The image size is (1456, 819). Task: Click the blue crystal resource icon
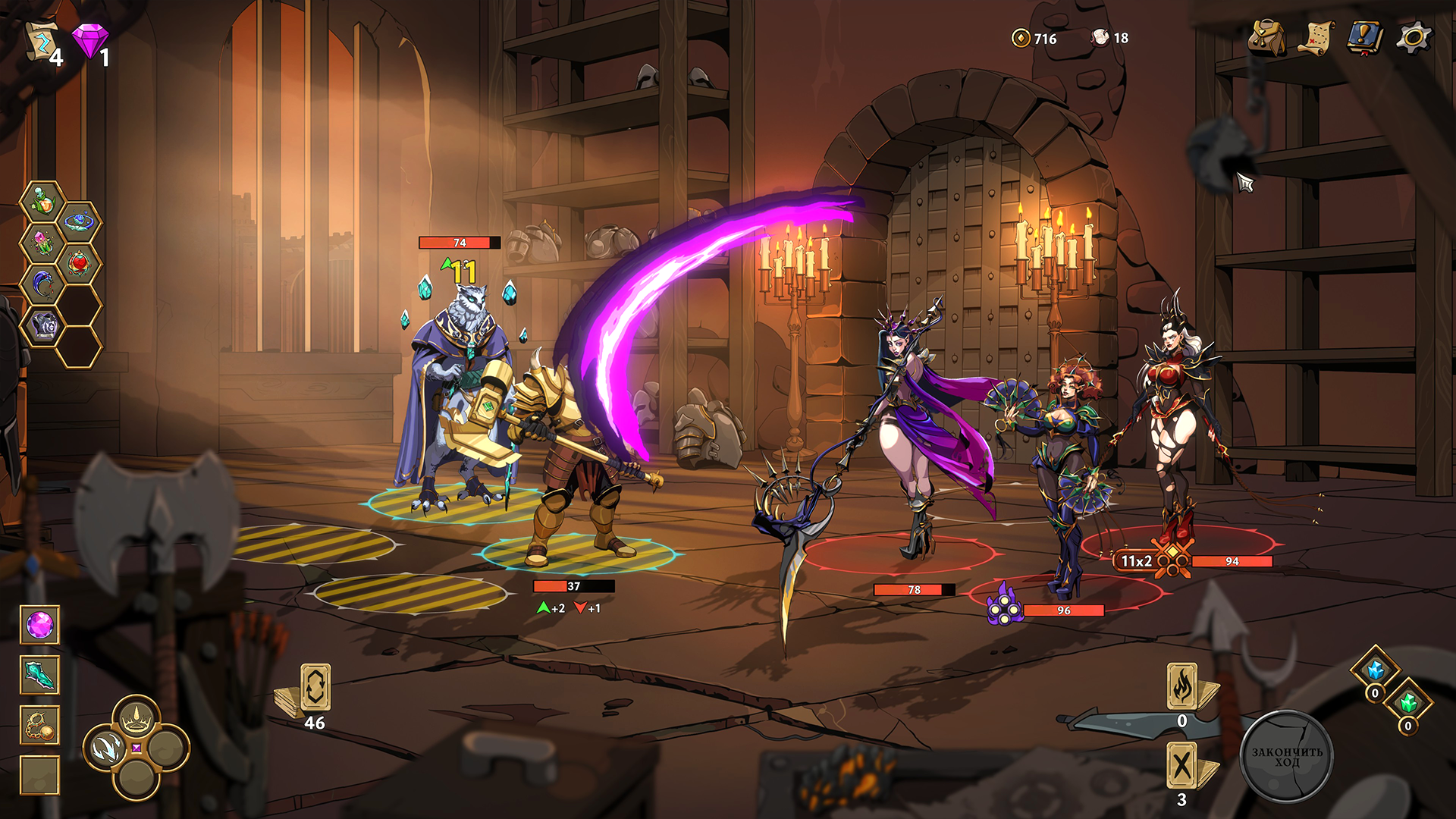1375,670
